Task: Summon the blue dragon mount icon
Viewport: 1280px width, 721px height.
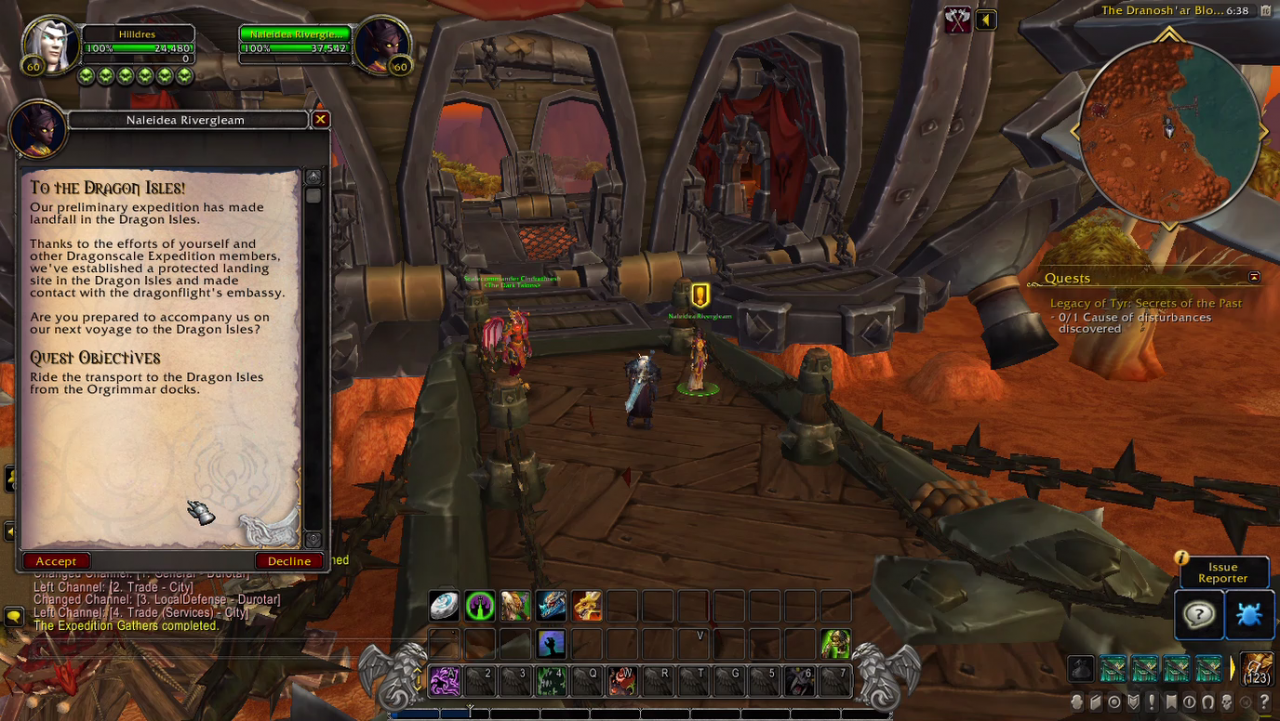Action: pyautogui.click(x=551, y=606)
